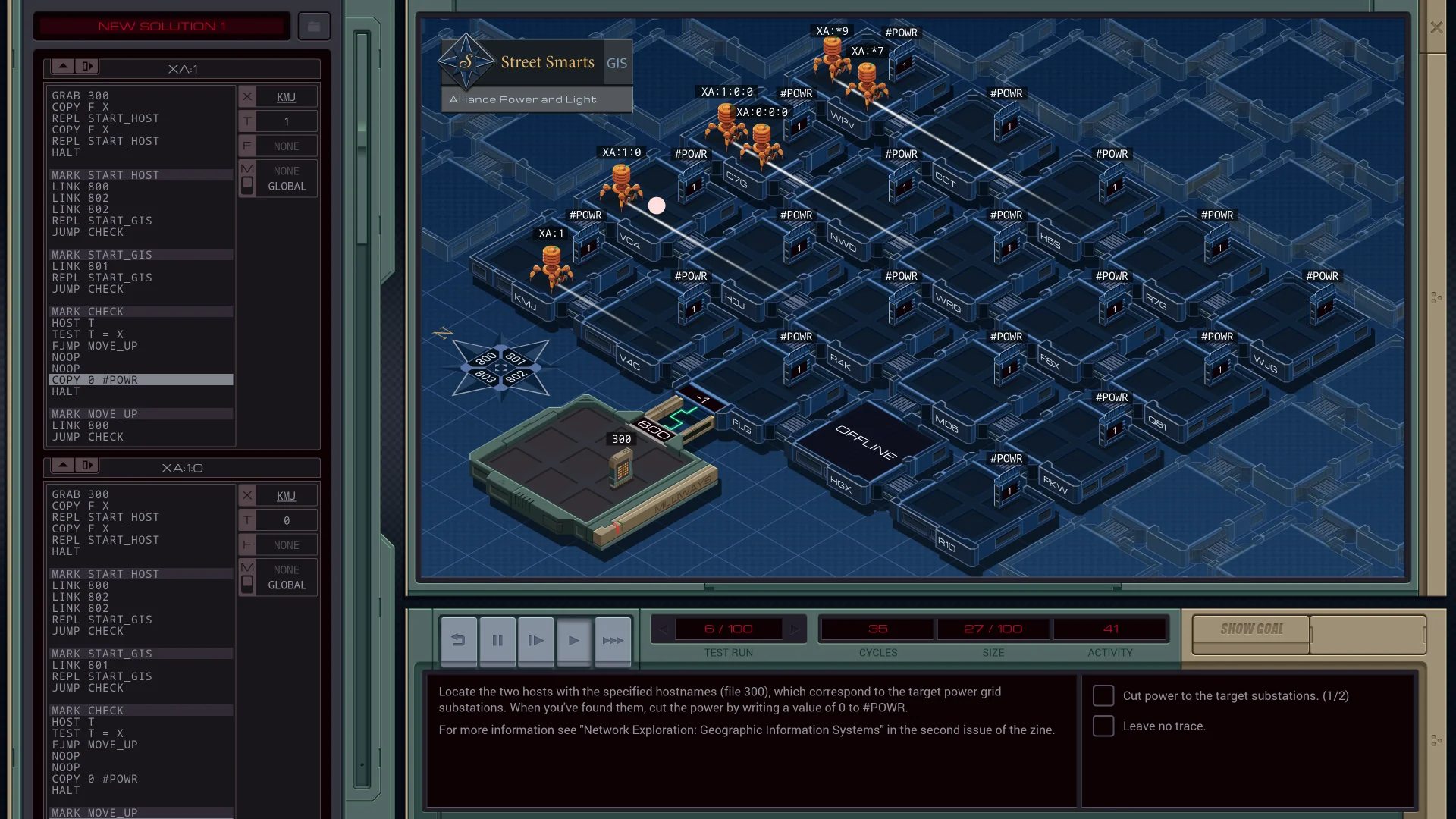
Task: Pause the running simulation
Action: [497, 641]
